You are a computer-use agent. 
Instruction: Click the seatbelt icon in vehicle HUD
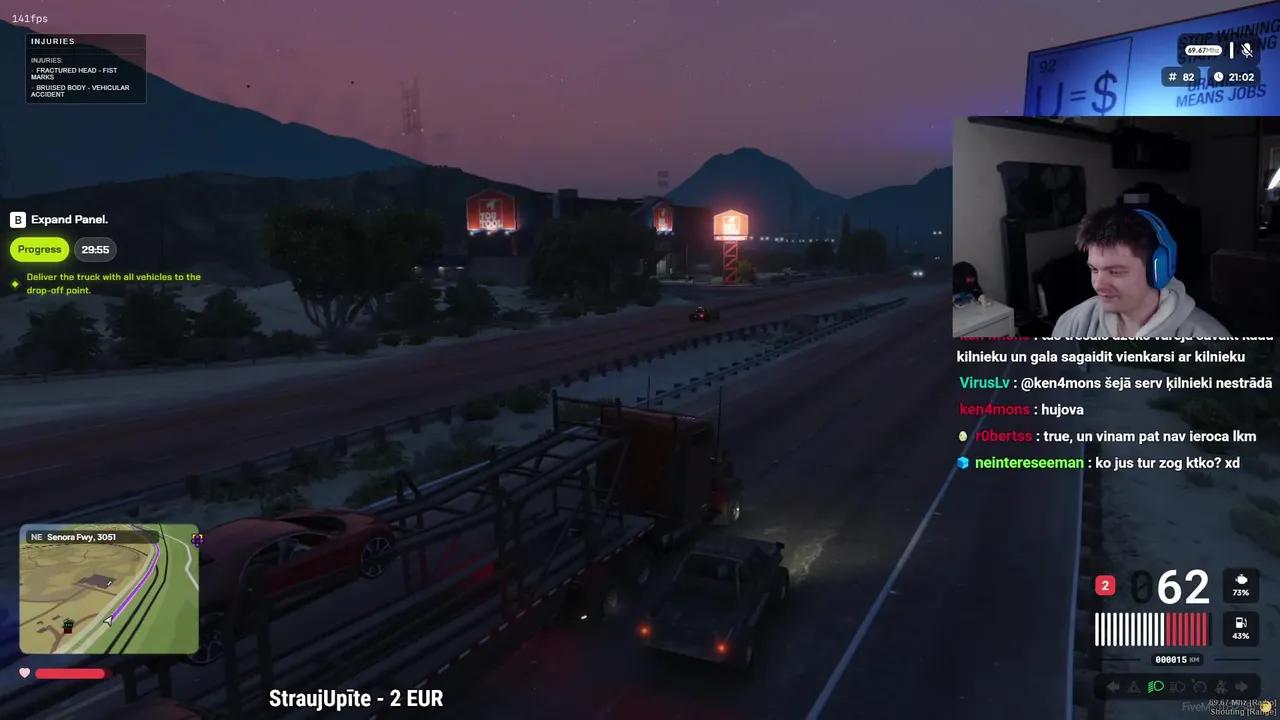(x=1222, y=686)
